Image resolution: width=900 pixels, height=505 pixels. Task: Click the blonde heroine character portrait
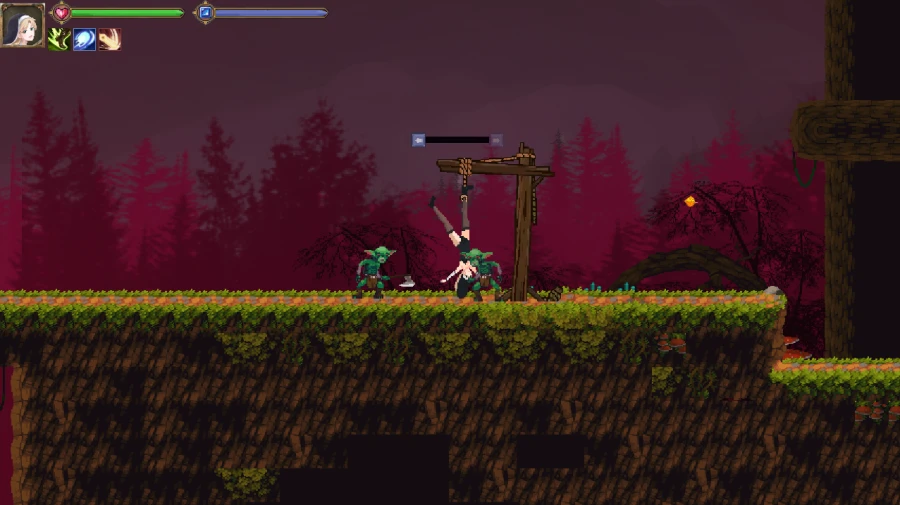point(22,24)
